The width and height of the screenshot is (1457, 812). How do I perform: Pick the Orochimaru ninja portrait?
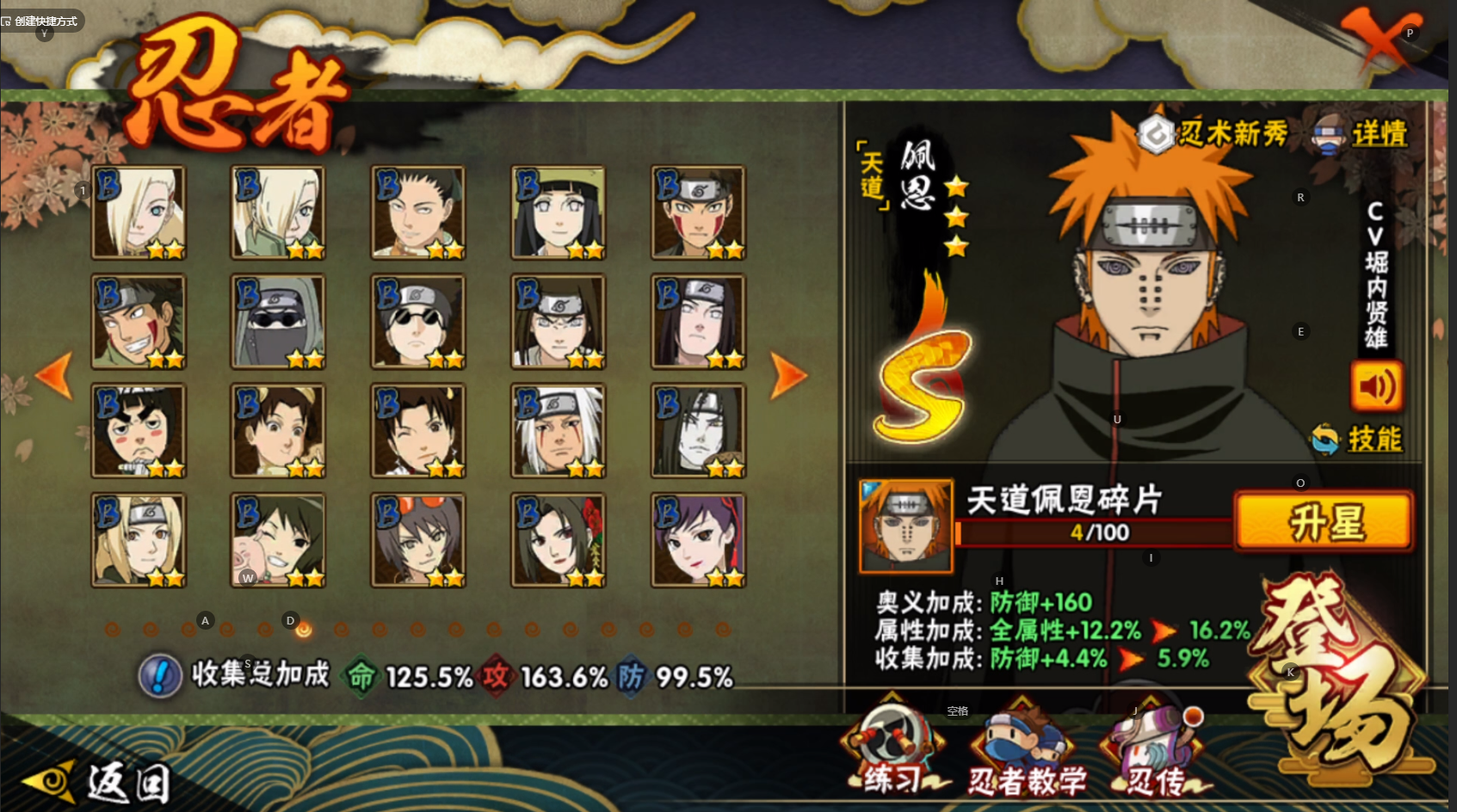tap(698, 430)
